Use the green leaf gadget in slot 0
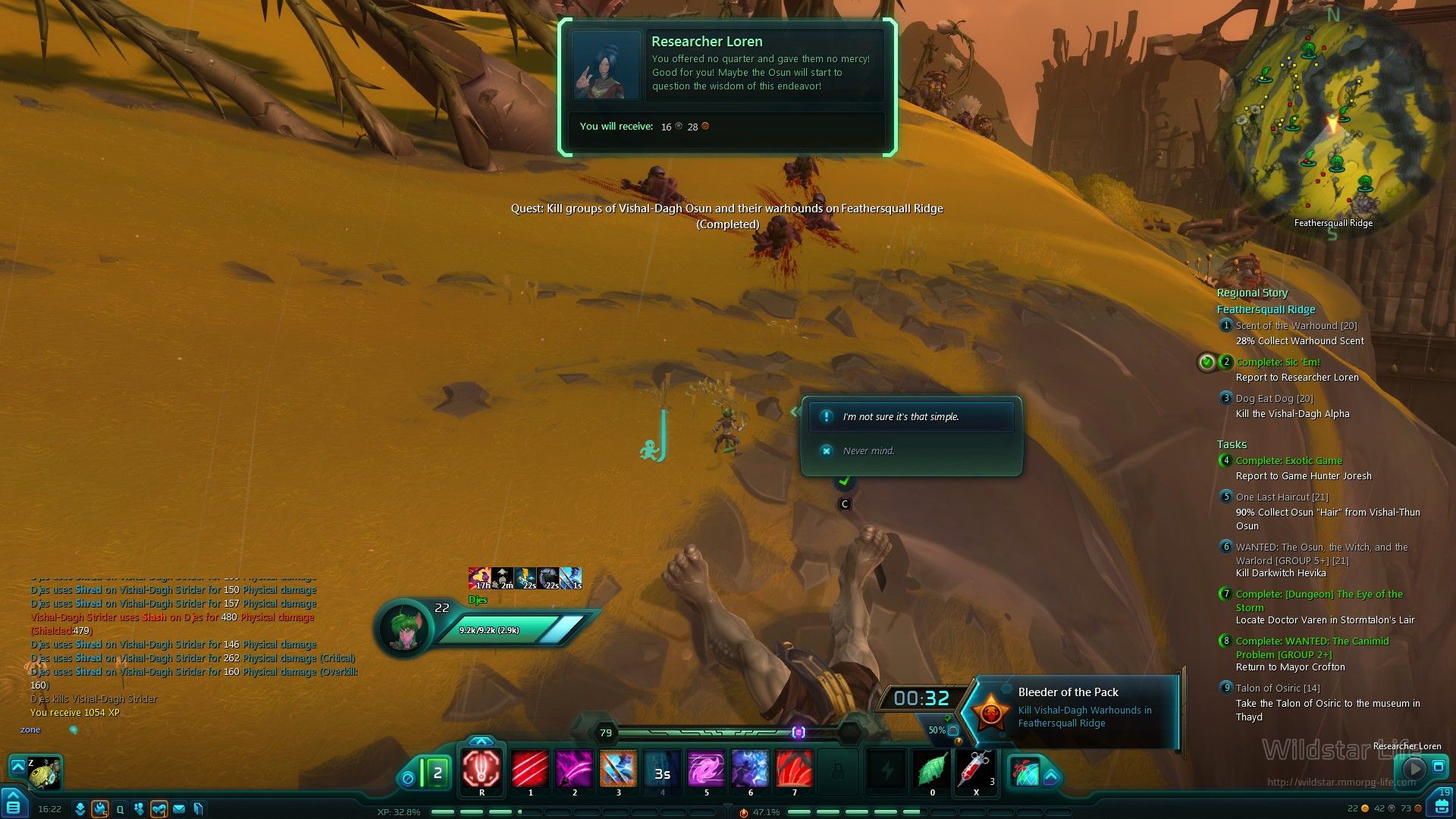 pyautogui.click(x=932, y=770)
